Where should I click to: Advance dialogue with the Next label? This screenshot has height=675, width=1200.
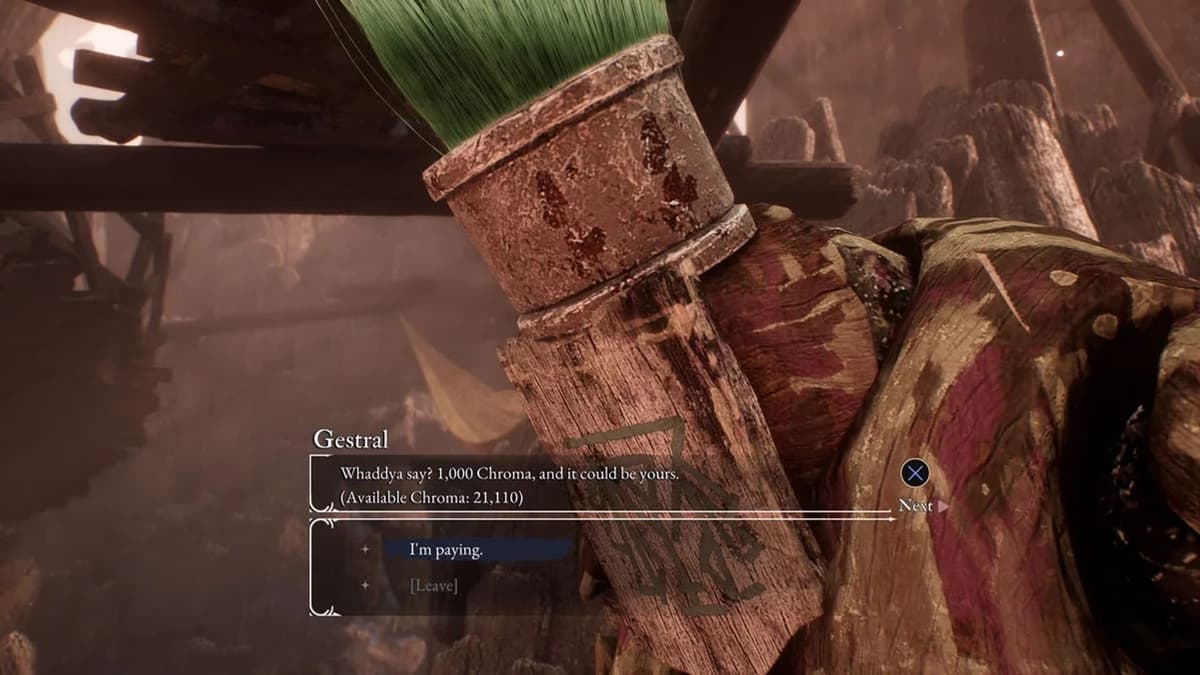pos(915,505)
